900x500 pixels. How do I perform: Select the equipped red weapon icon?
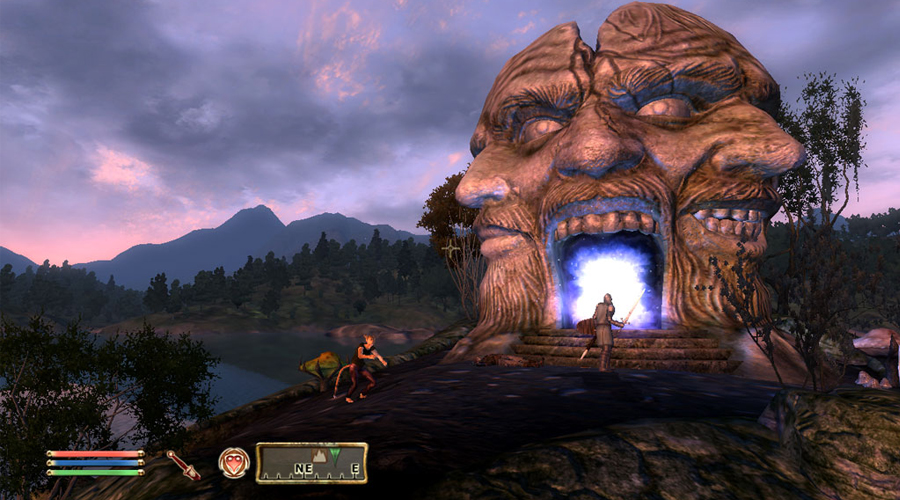click(x=183, y=464)
